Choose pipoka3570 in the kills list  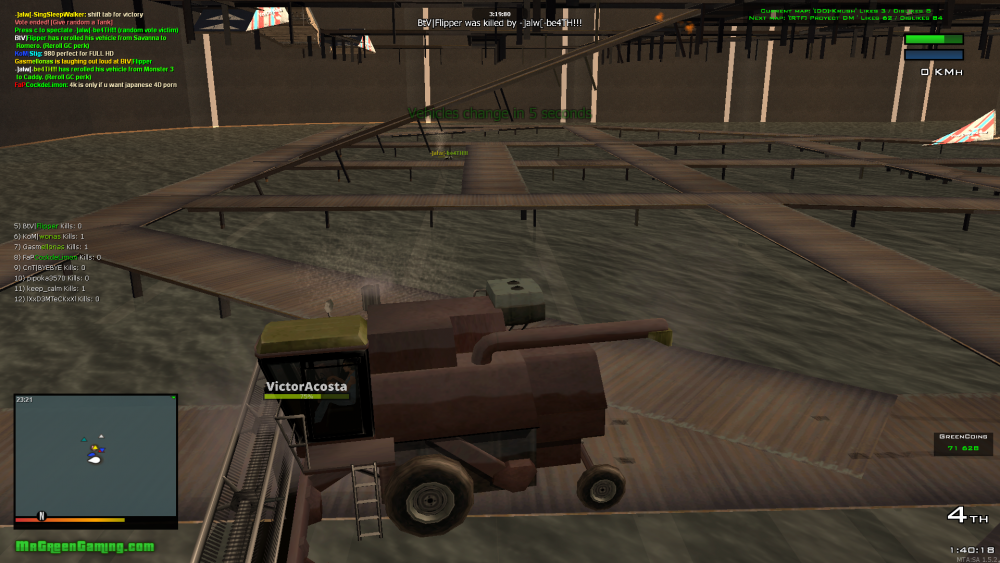[x=51, y=278]
